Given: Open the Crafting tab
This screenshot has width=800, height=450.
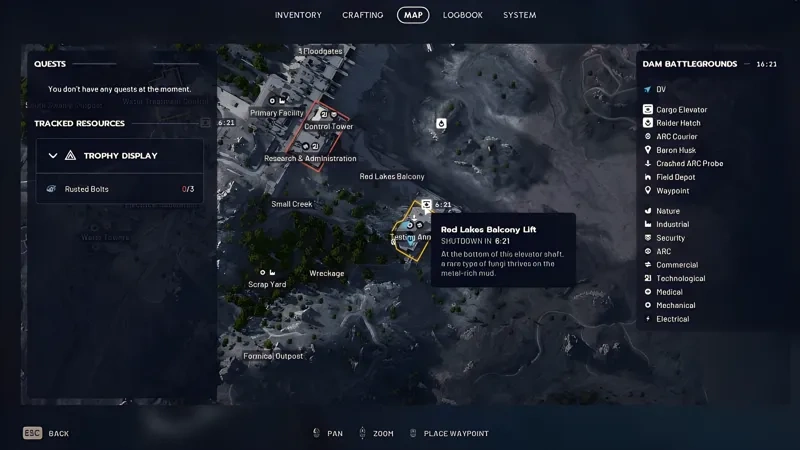Looking at the screenshot, I should (362, 15).
